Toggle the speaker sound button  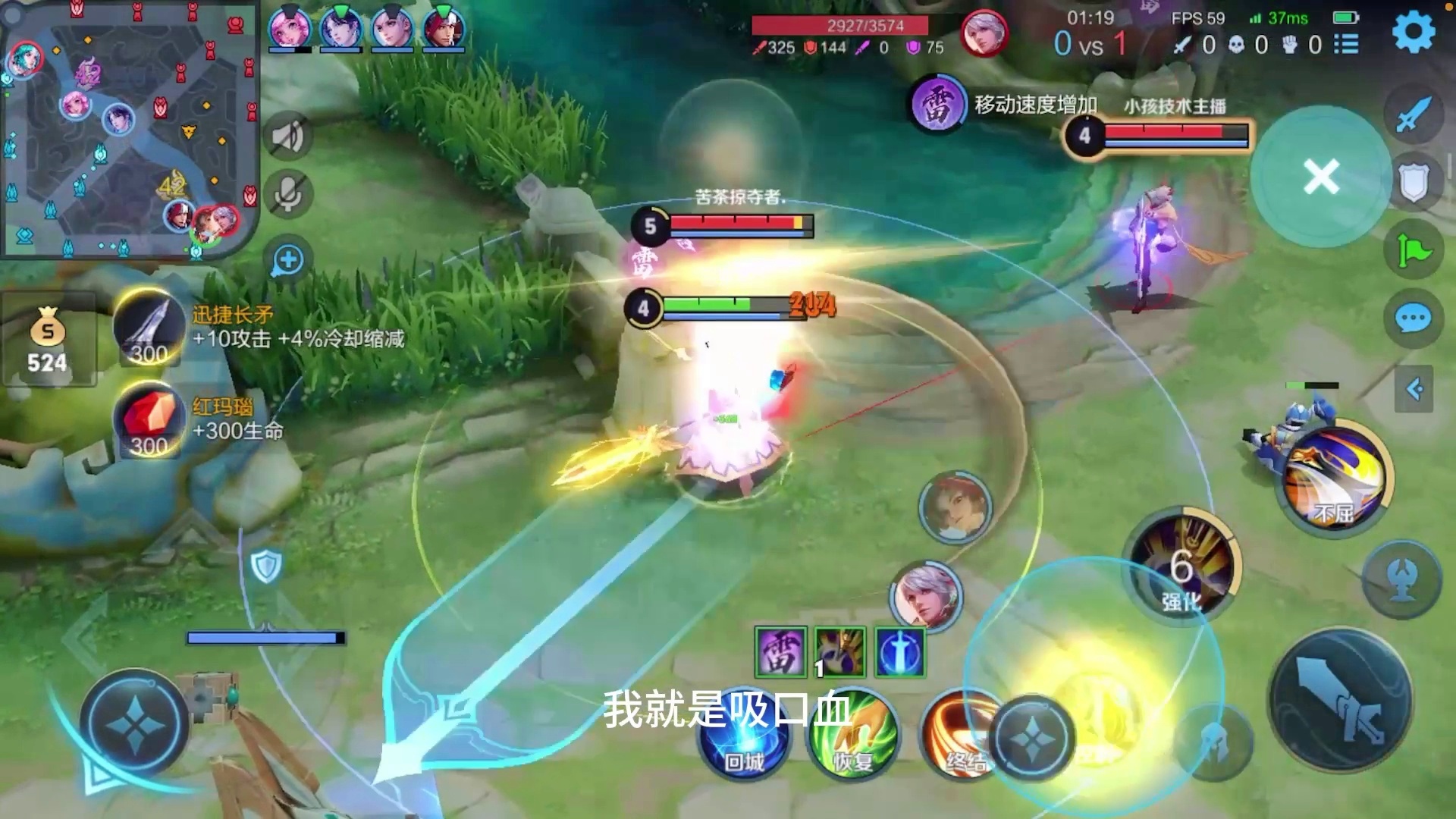pos(287,137)
